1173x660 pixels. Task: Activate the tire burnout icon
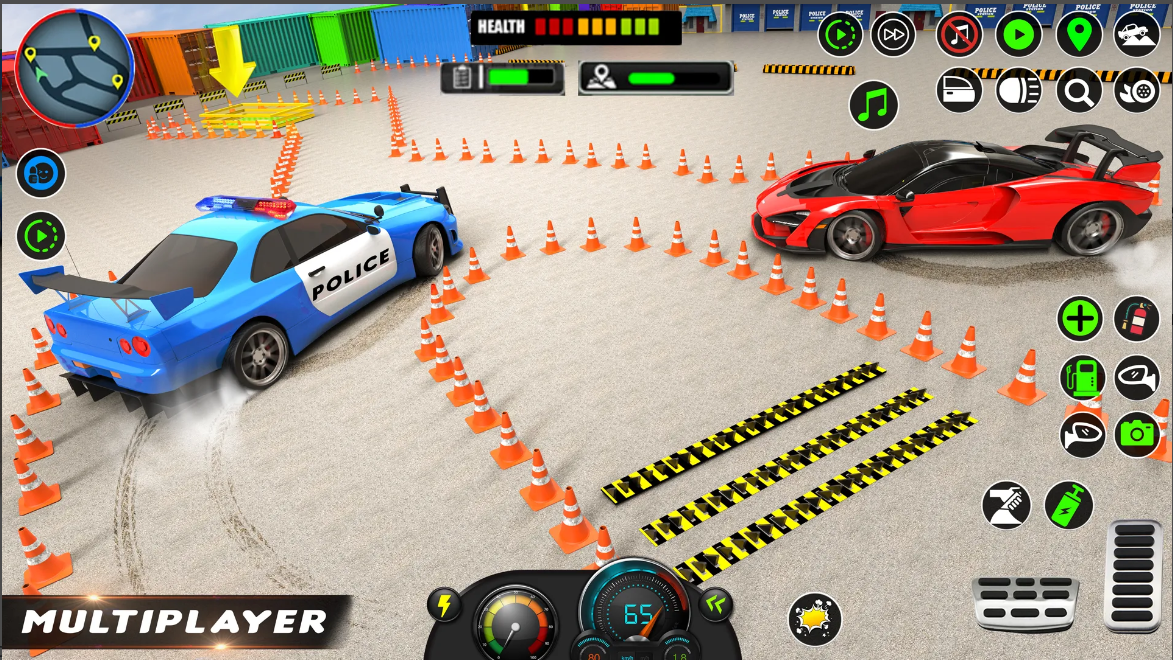pos(1136,92)
